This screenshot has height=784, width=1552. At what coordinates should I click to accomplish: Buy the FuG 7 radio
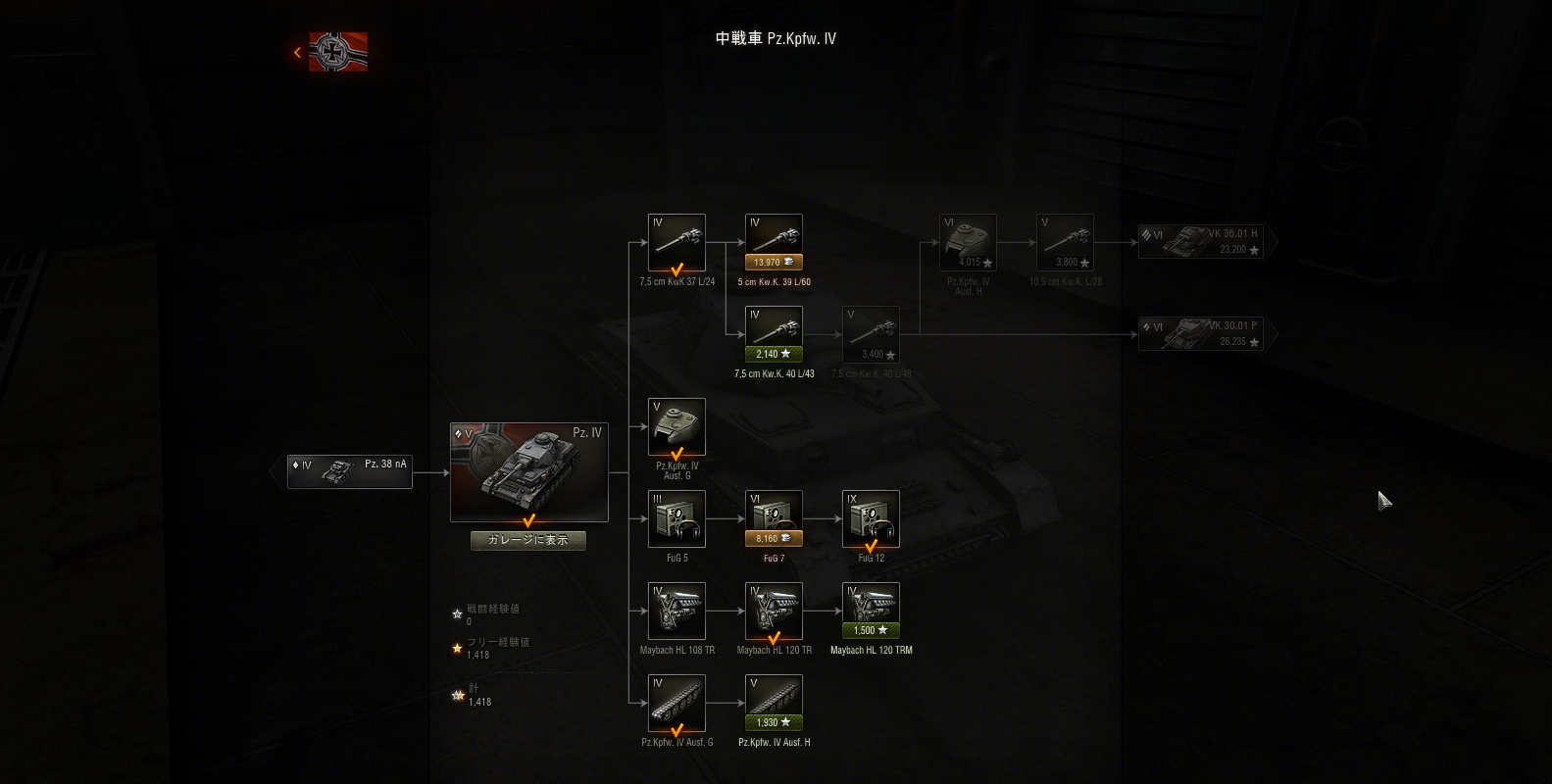tap(774, 538)
